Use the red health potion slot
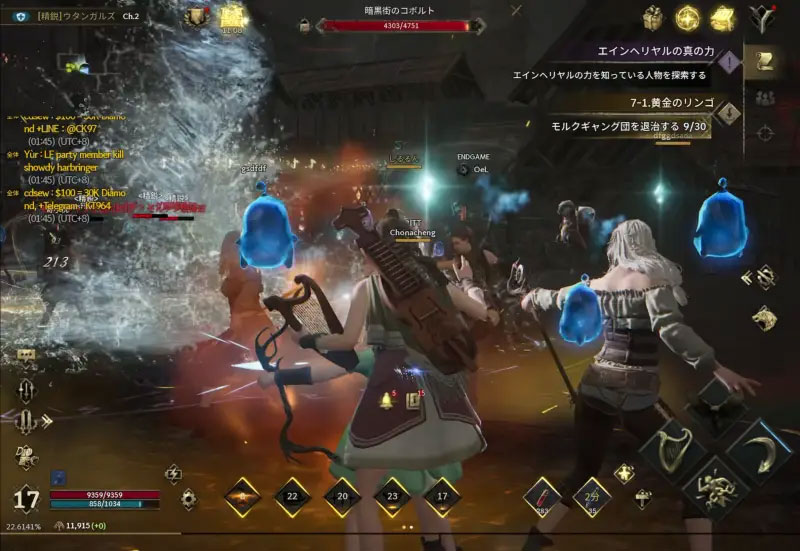Viewport: 800px width, 551px height. point(544,493)
